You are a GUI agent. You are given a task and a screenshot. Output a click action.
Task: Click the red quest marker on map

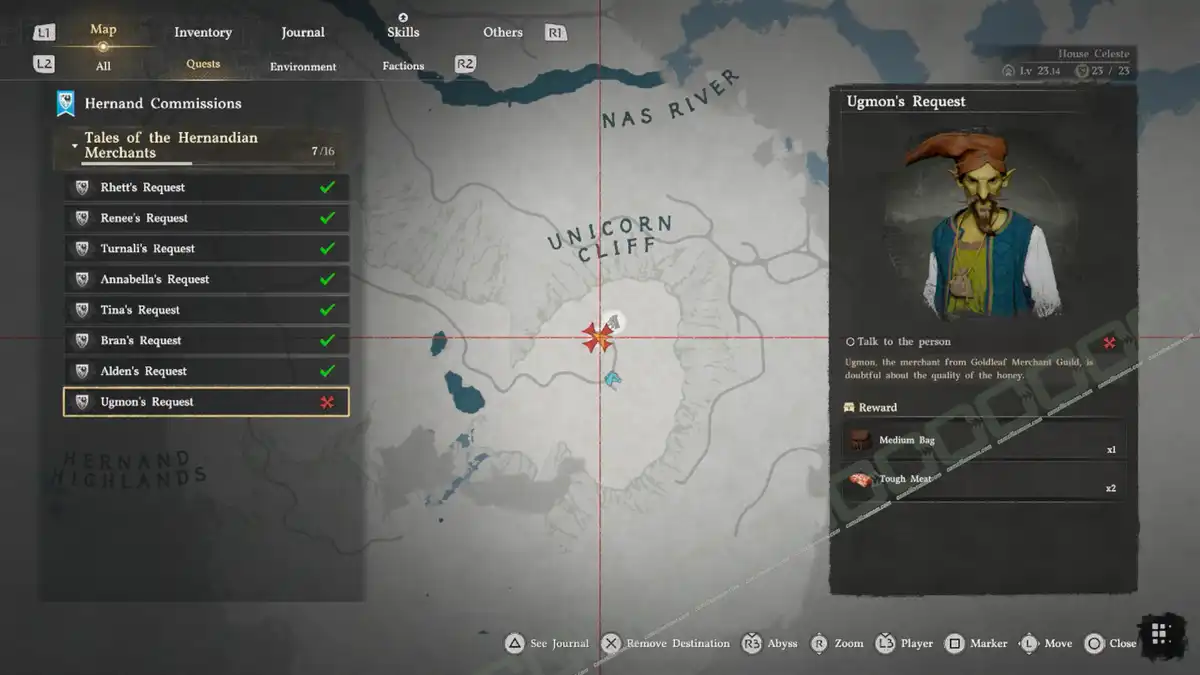click(598, 338)
